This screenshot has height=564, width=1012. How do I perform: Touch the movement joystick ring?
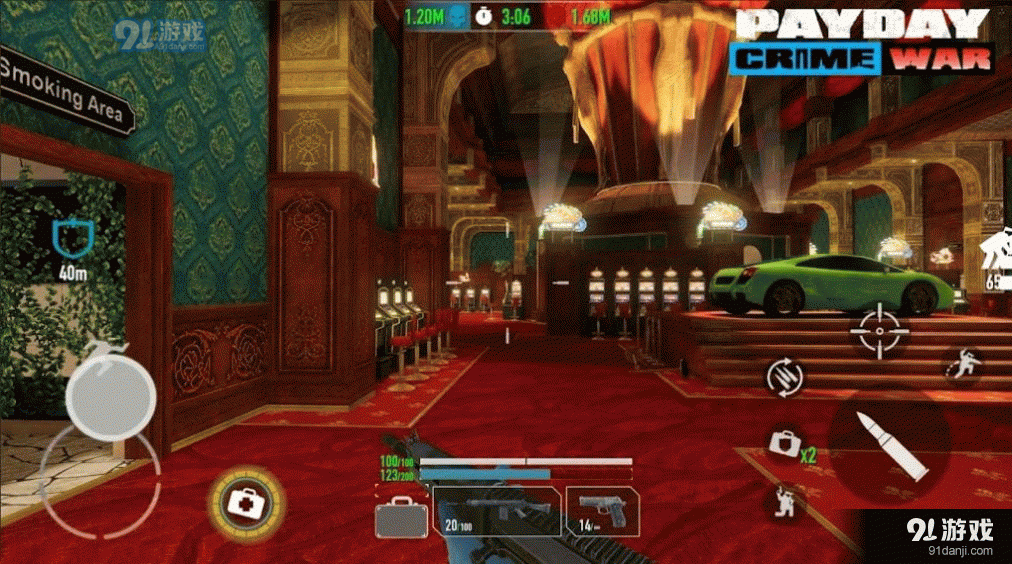point(98,482)
